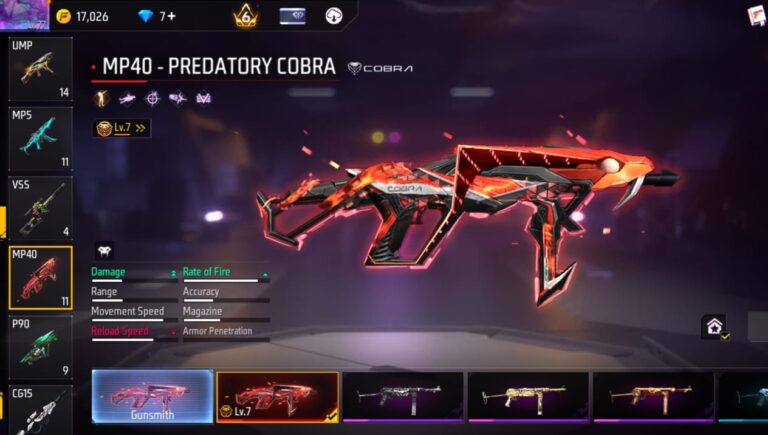Click the Lv.7 upgrade button
The image size is (768, 435).
point(121,128)
